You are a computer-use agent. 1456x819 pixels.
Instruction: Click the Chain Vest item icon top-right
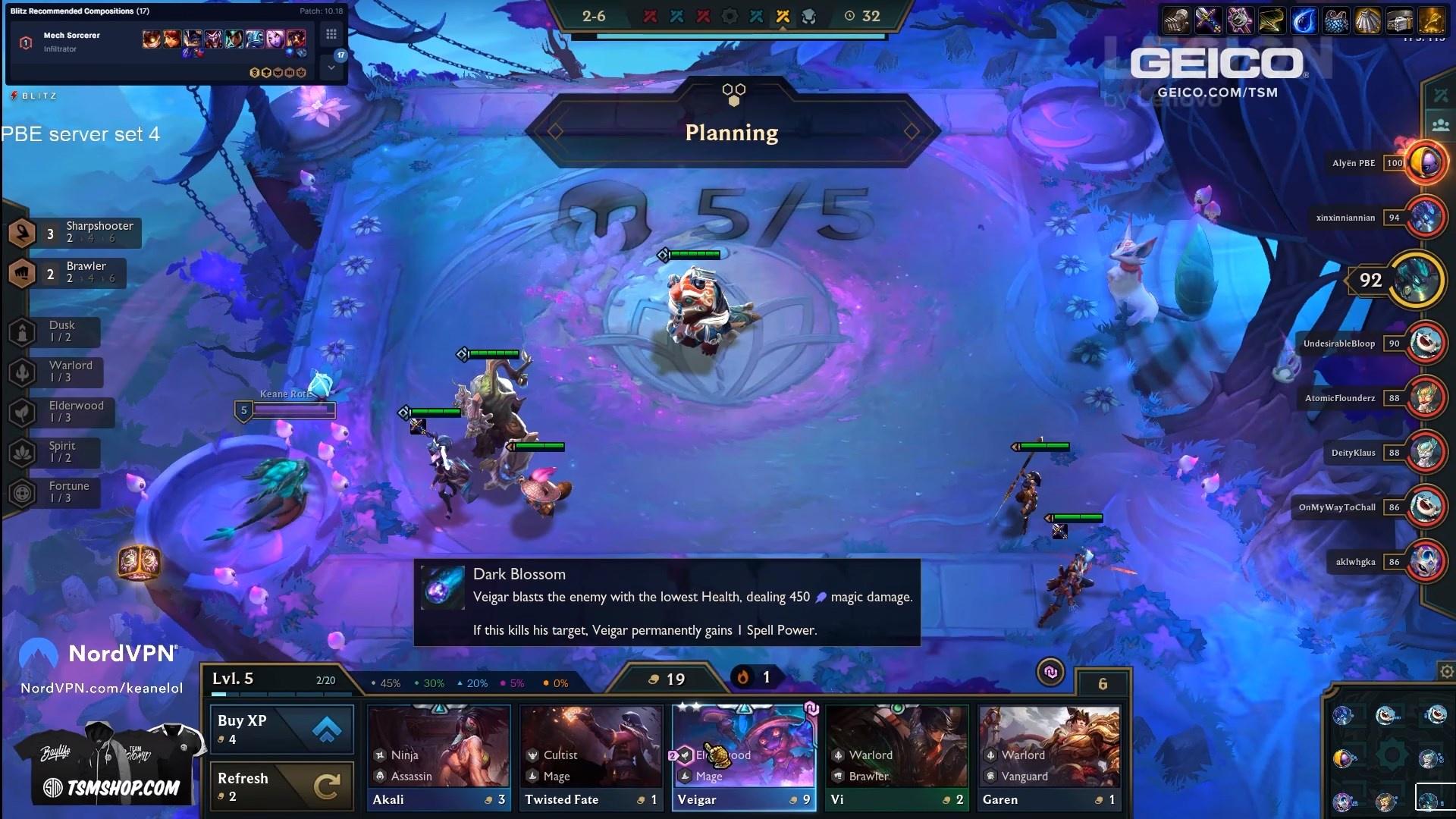1337,21
